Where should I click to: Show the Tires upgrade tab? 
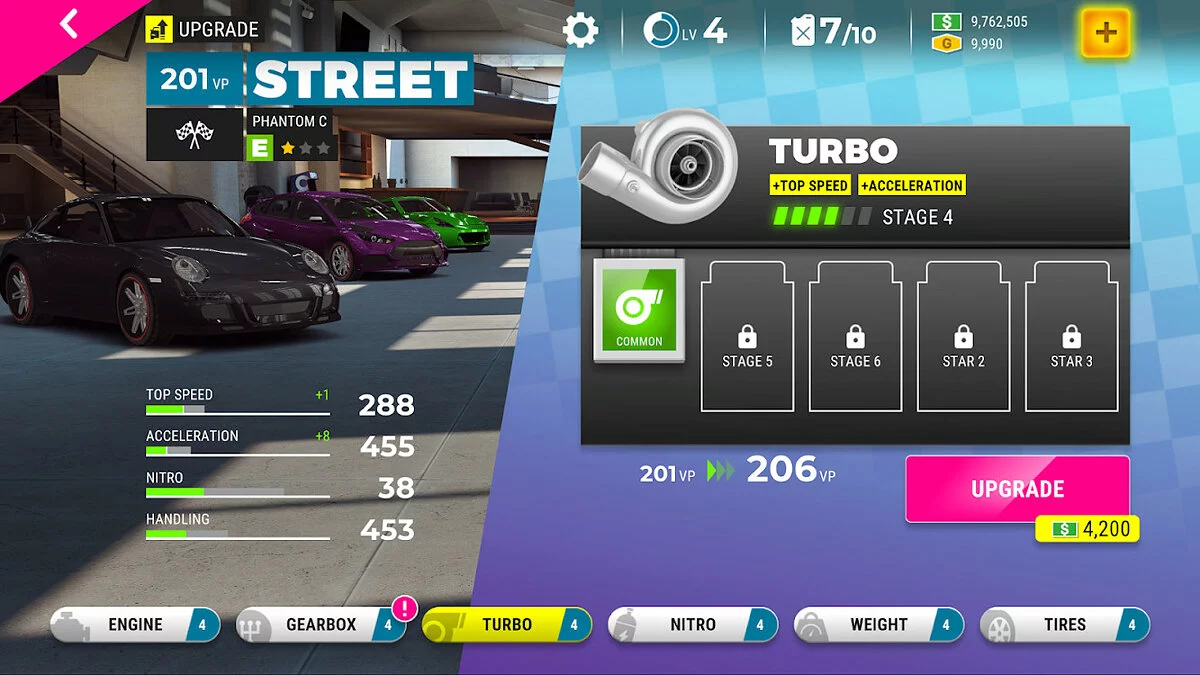point(1065,625)
